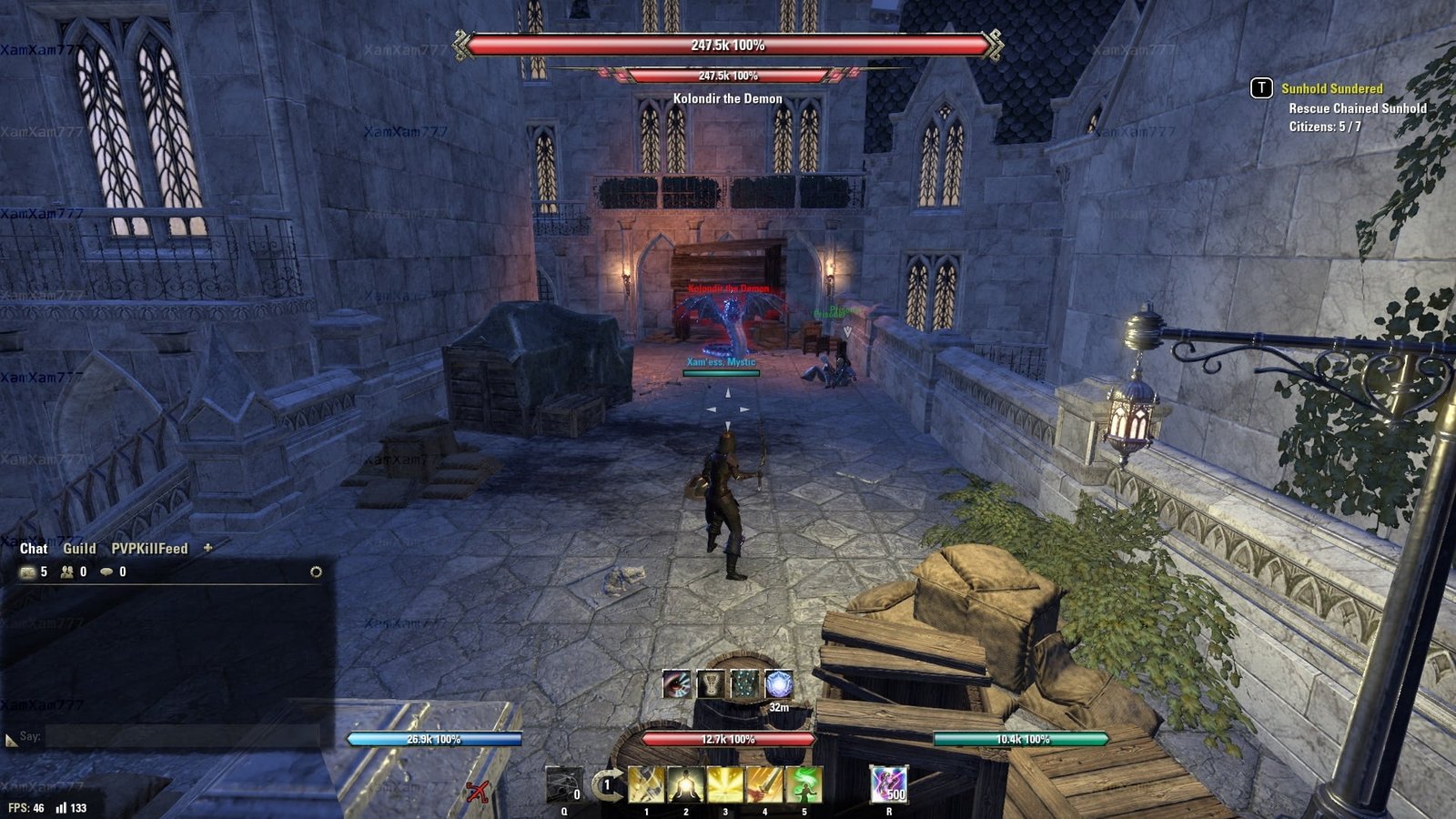Image resolution: width=1456 pixels, height=819 pixels.
Task: Swap weapon bars with the arrow icon
Action: click(x=606, y=784)
